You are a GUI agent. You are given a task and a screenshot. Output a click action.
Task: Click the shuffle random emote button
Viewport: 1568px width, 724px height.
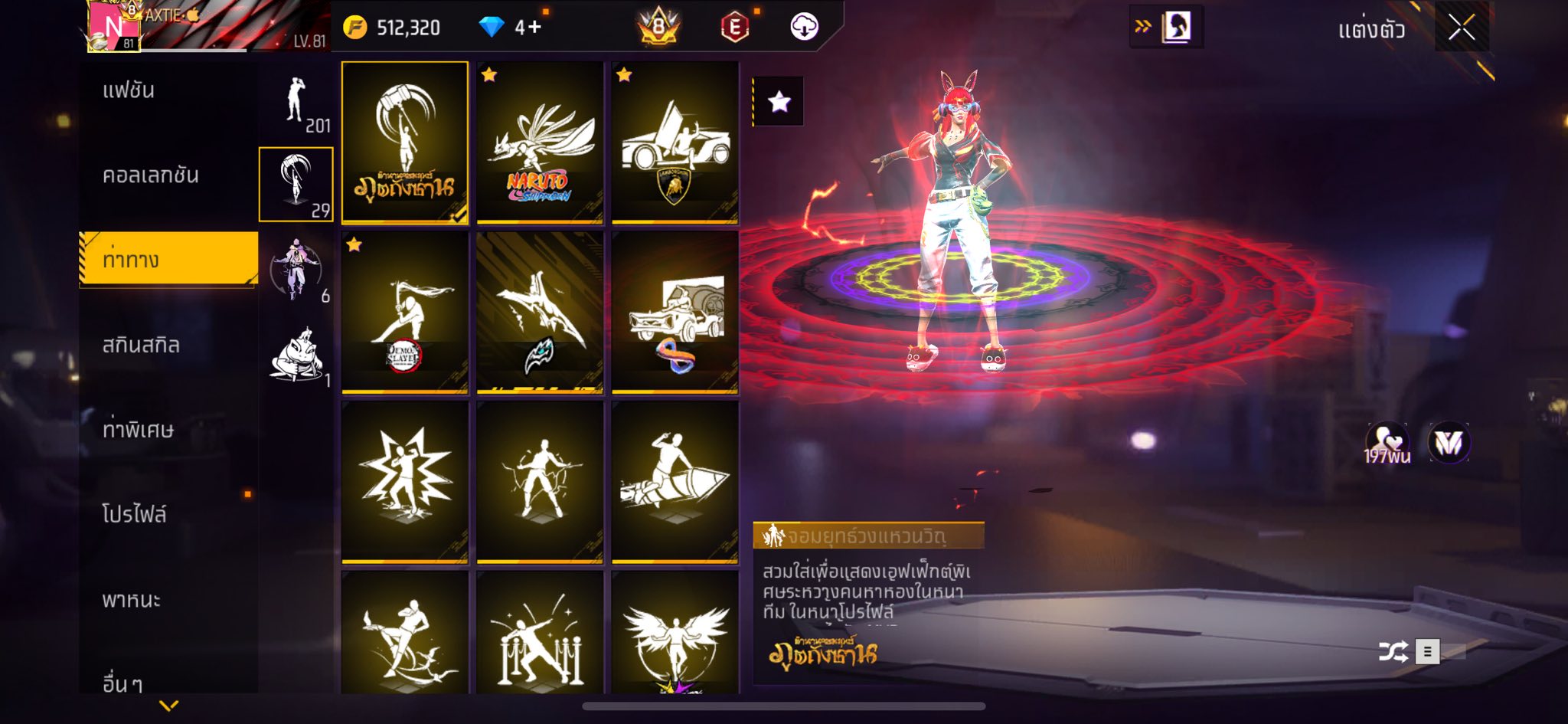pos(1393,652)
